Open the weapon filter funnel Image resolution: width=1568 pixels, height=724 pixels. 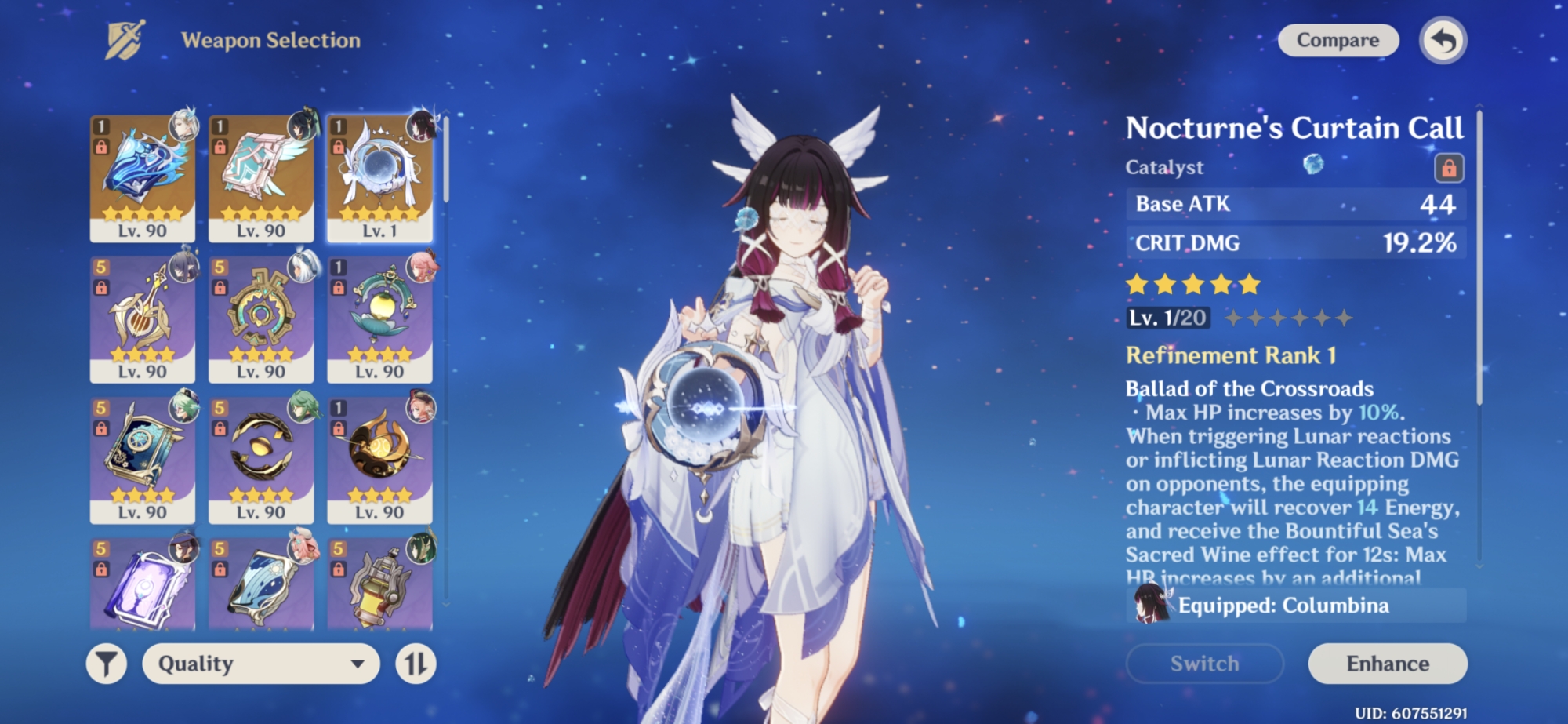(x=106, y=664)
